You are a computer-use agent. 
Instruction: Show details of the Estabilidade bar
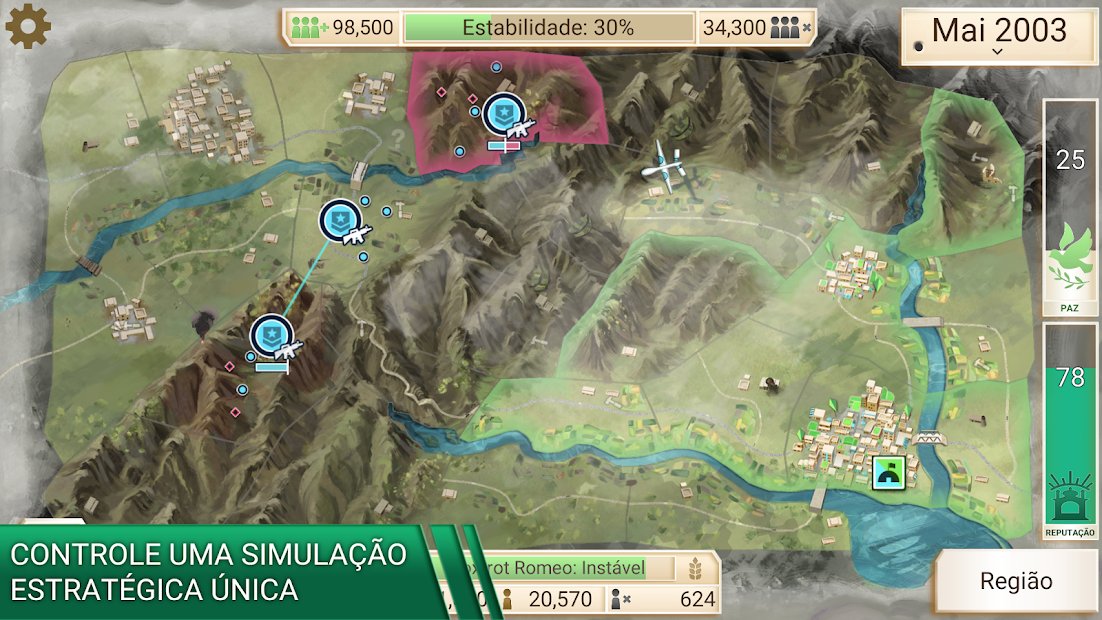click(x=548, y=28)
